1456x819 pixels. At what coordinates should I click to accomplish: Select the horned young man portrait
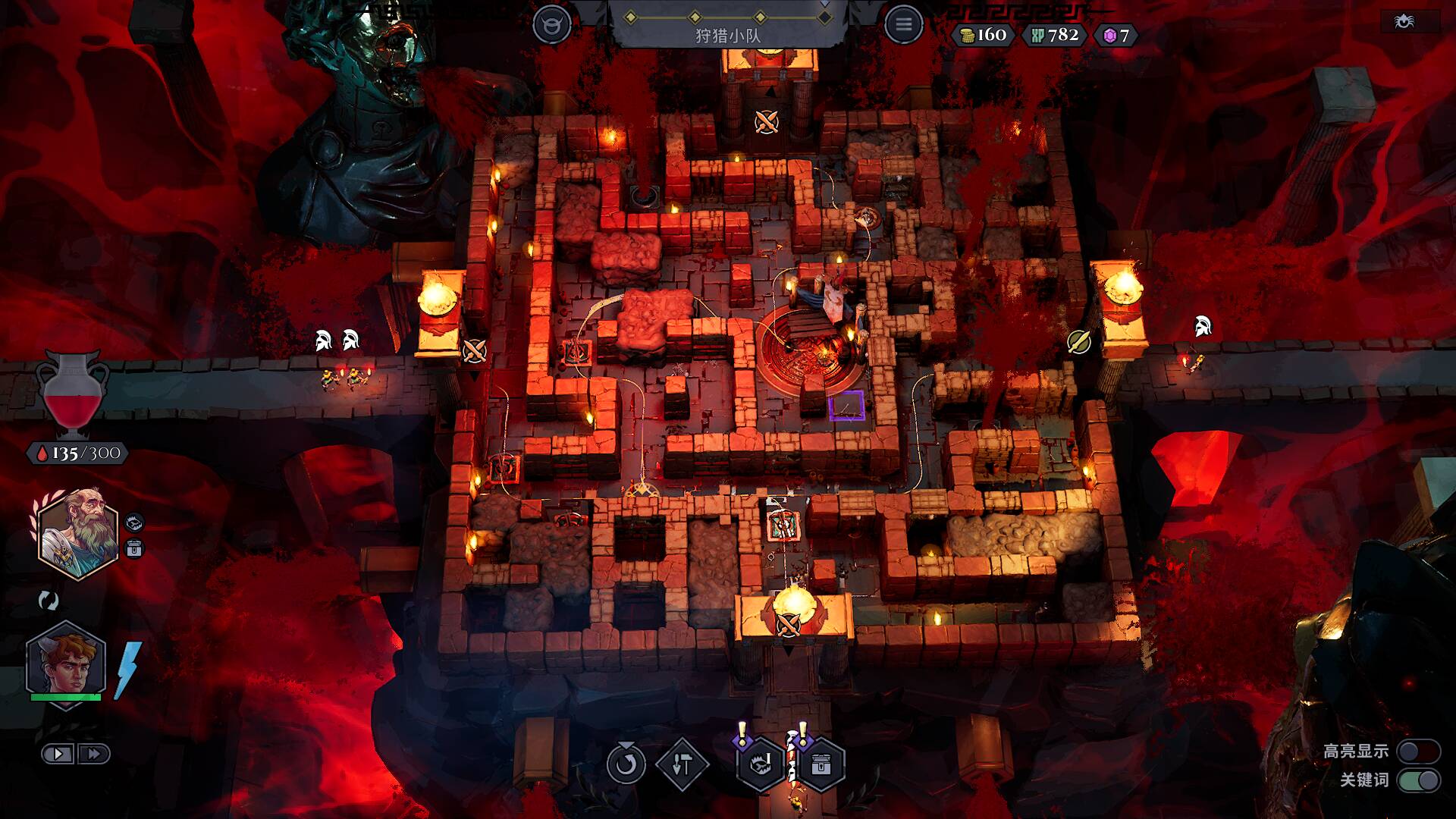point(66,661)
